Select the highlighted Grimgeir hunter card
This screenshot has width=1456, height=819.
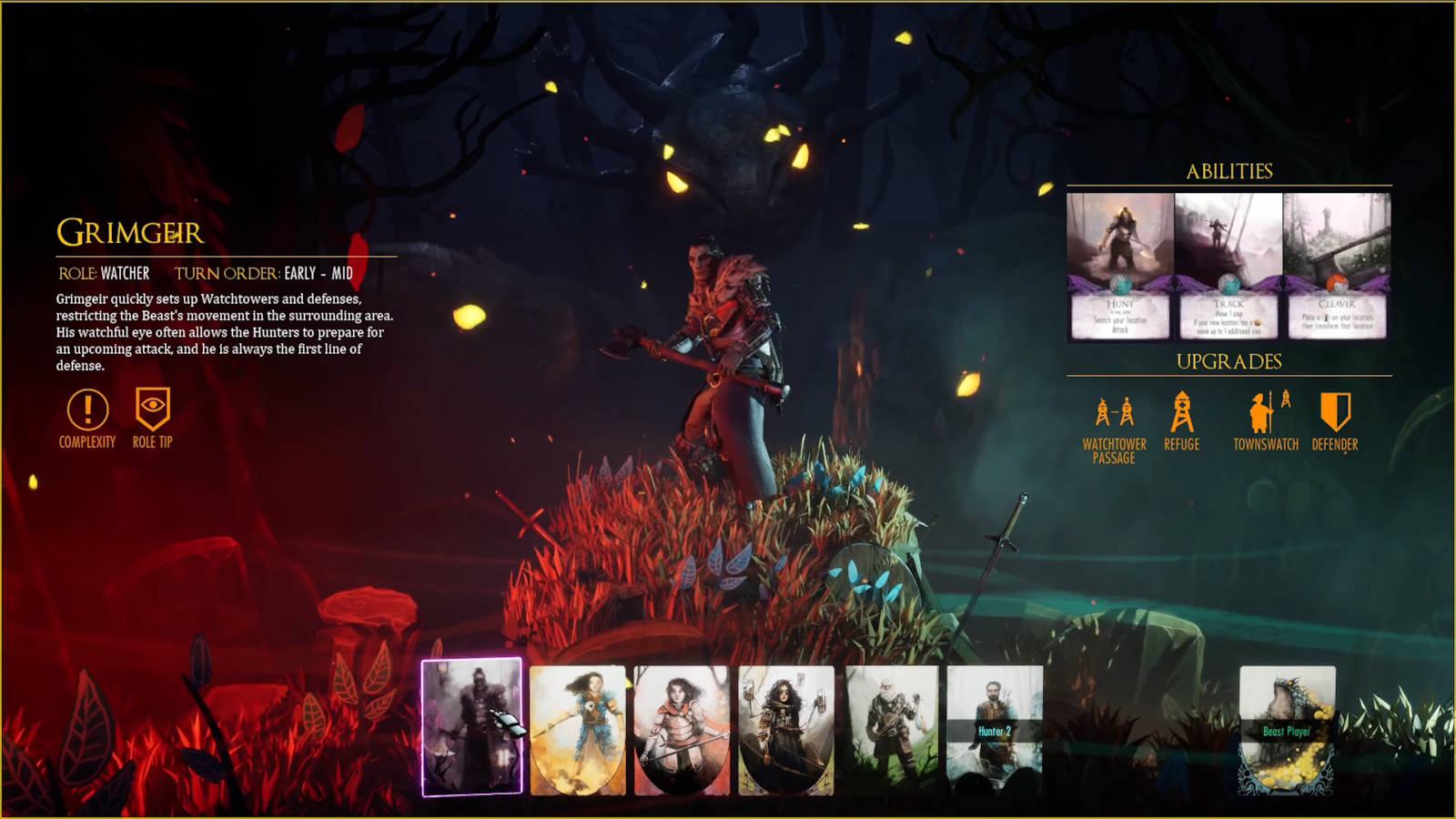click(x=471, y=726)
